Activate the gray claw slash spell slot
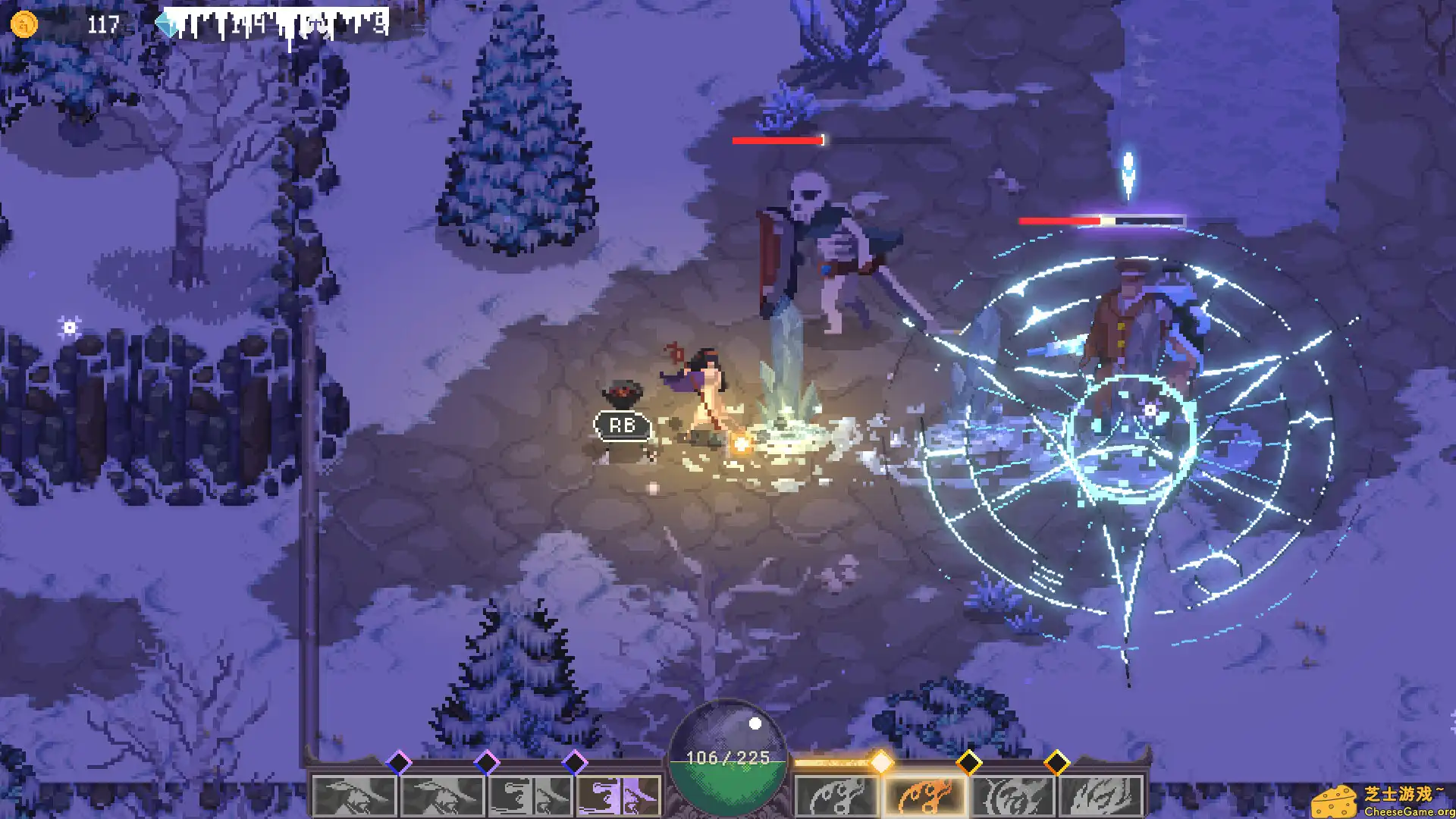The height and width of the screenshot is (819, 1456). tap(1100, 796)
